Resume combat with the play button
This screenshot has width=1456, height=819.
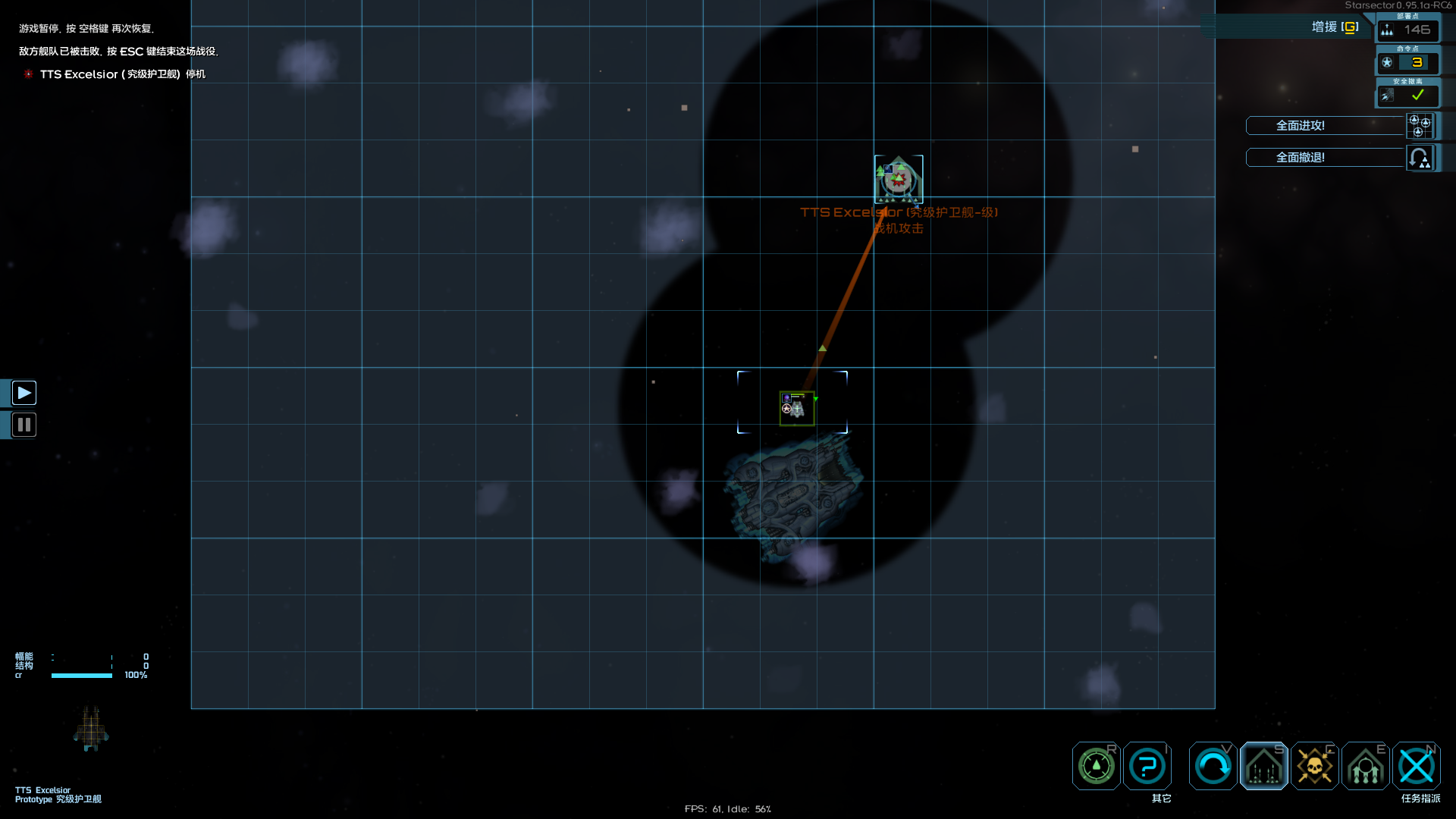24,392
